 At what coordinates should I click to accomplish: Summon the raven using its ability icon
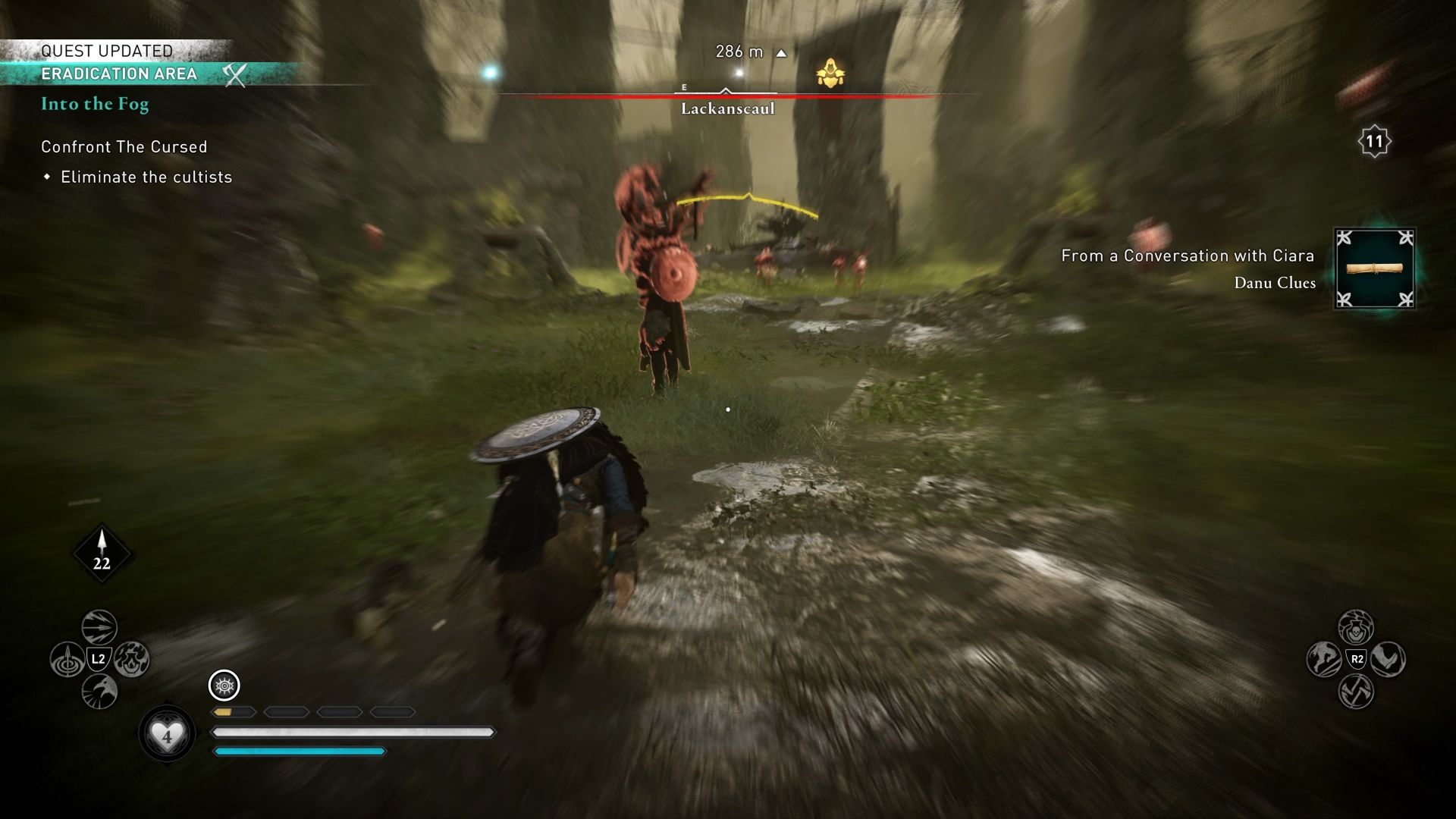(99, 692)
